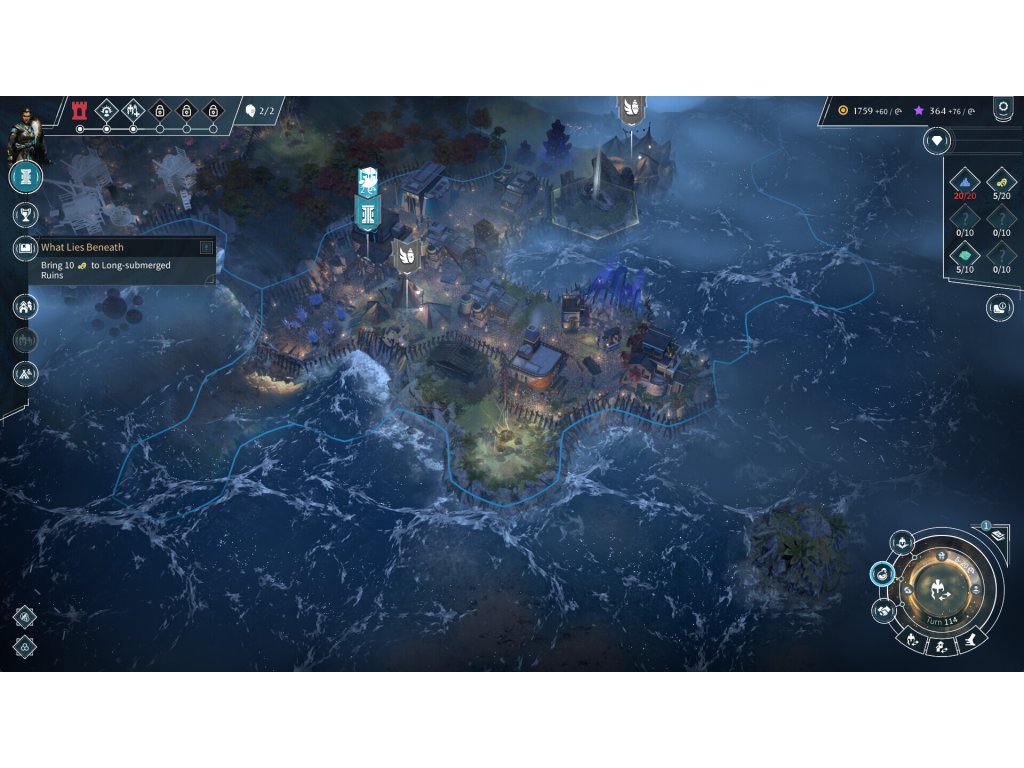Click the faction leader portrait
1024x768 pixels.
pyautogui.click(x=22, y=135)
